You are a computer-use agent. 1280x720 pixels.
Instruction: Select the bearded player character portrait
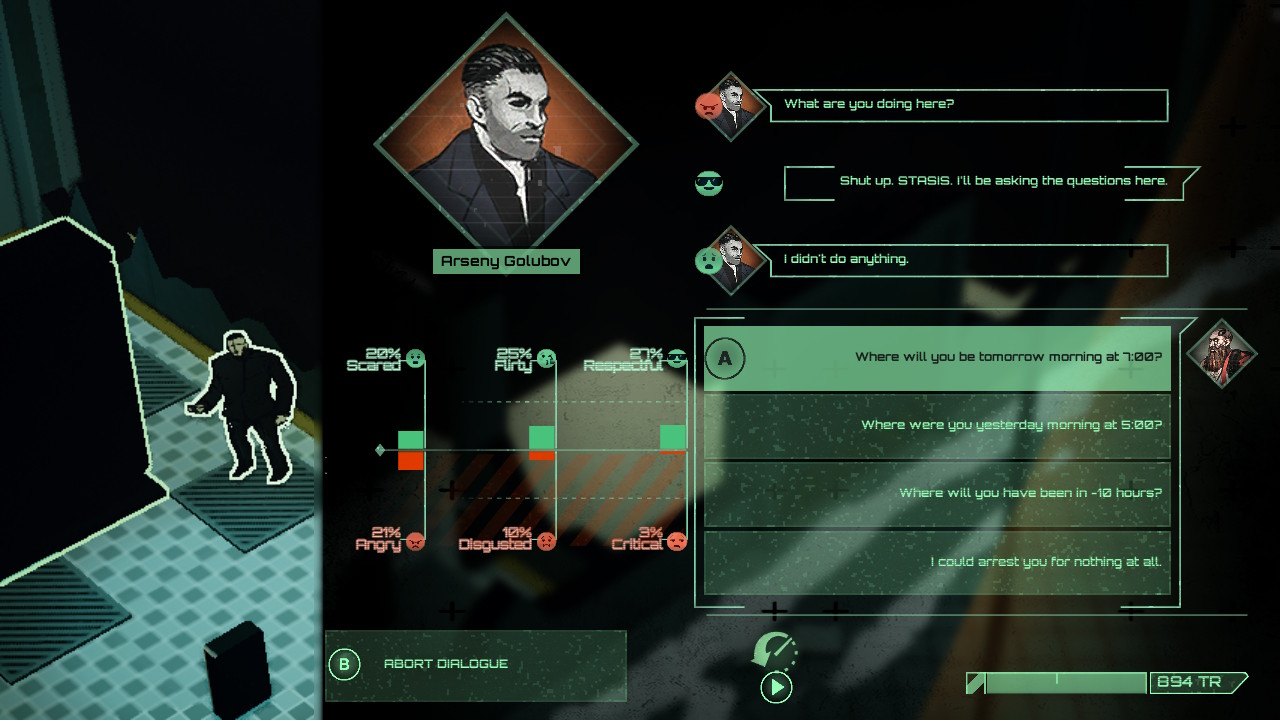pos(1219,353)
